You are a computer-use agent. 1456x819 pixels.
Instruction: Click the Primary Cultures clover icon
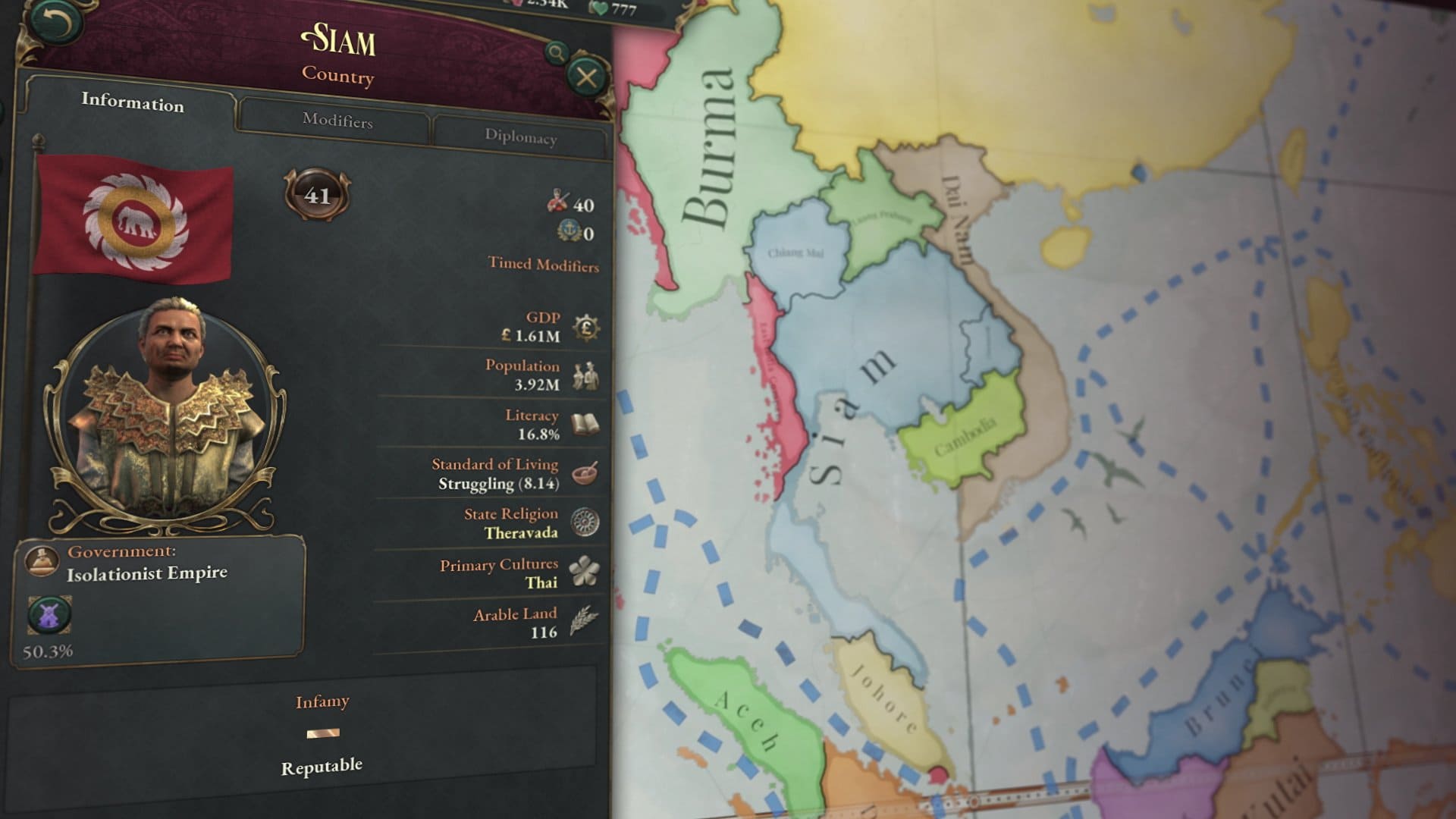click(x=585, y=572)
